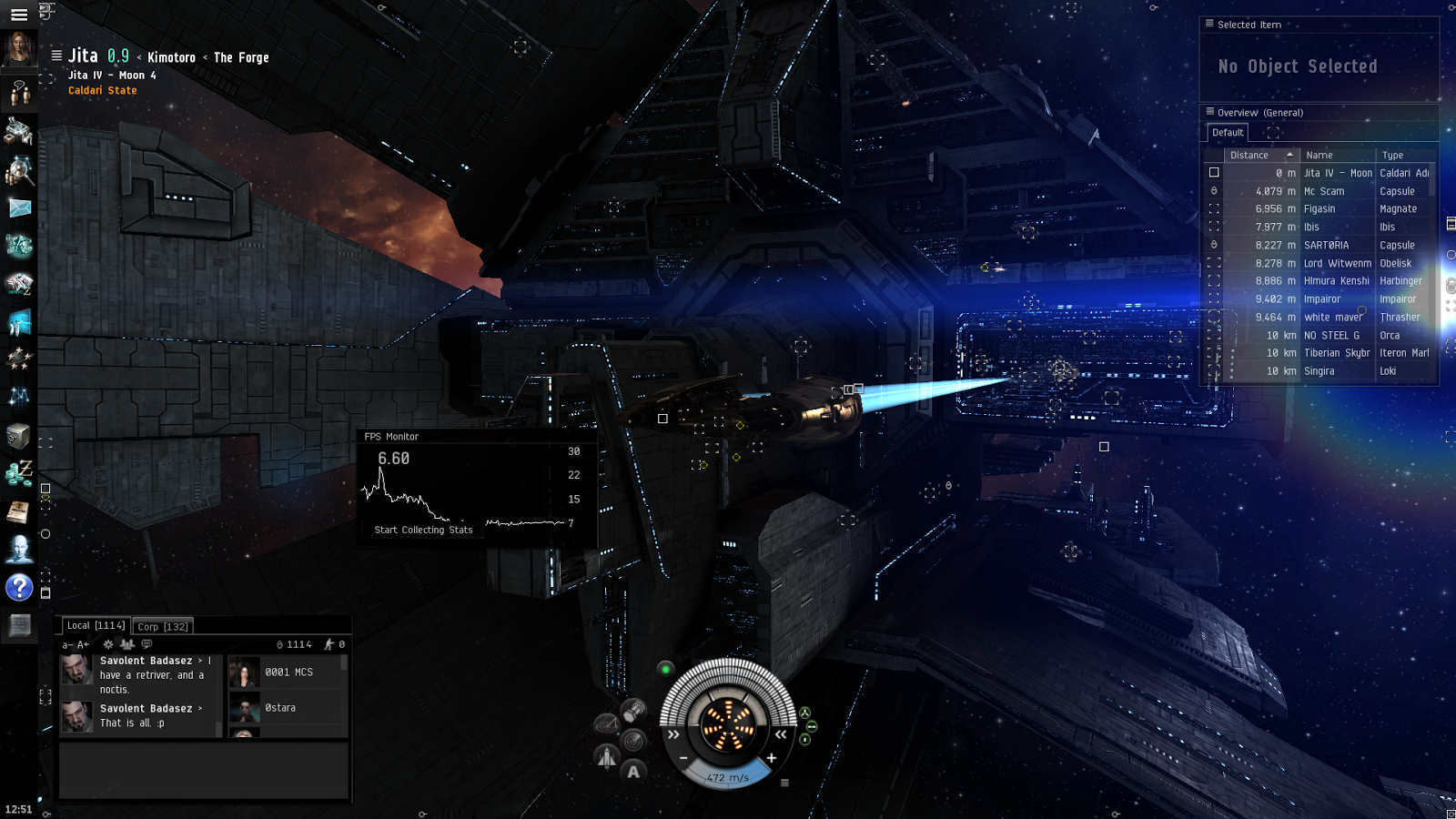Open the mail envelope icon

19,208
